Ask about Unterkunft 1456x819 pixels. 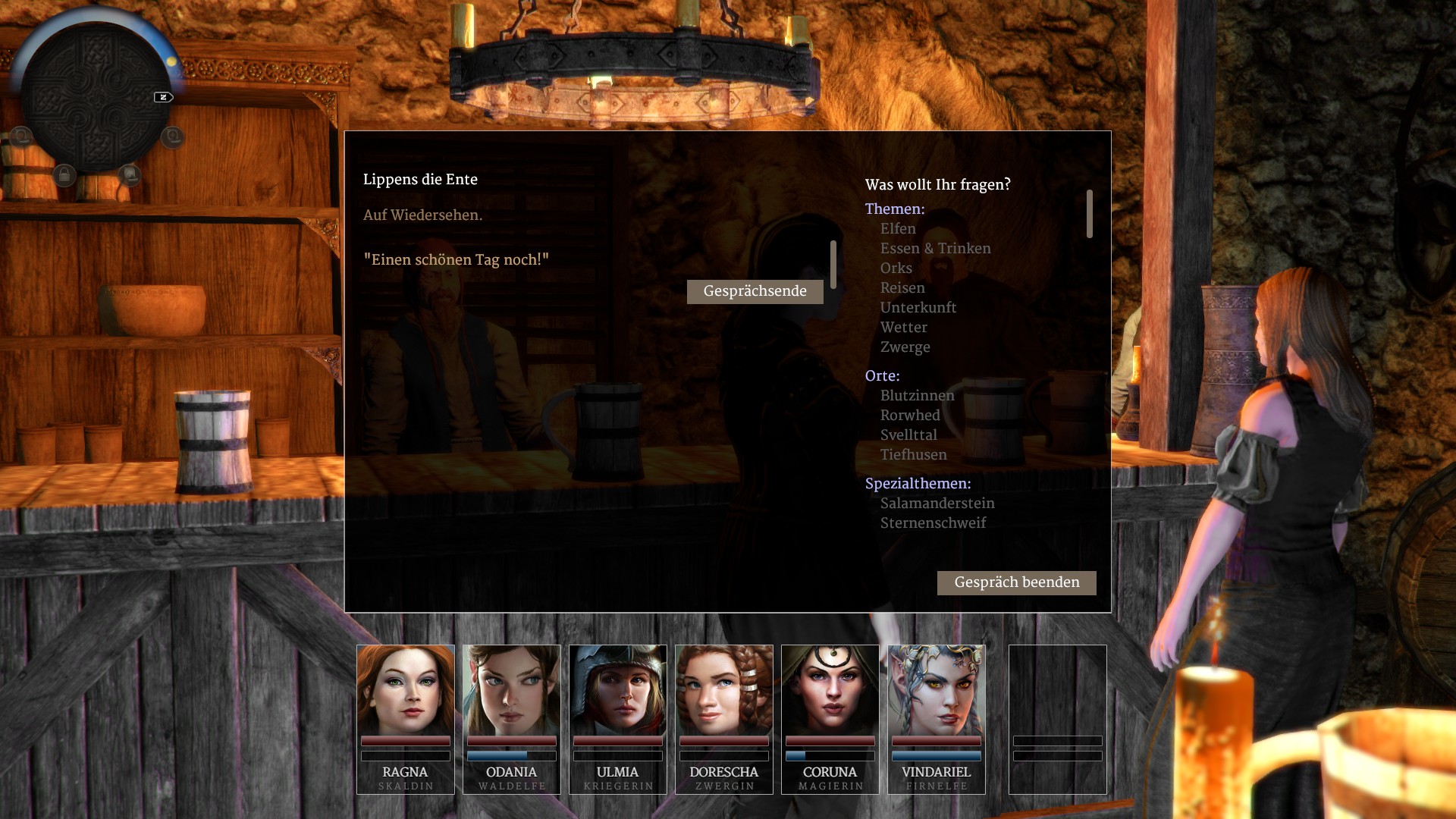tap(918, 308)
